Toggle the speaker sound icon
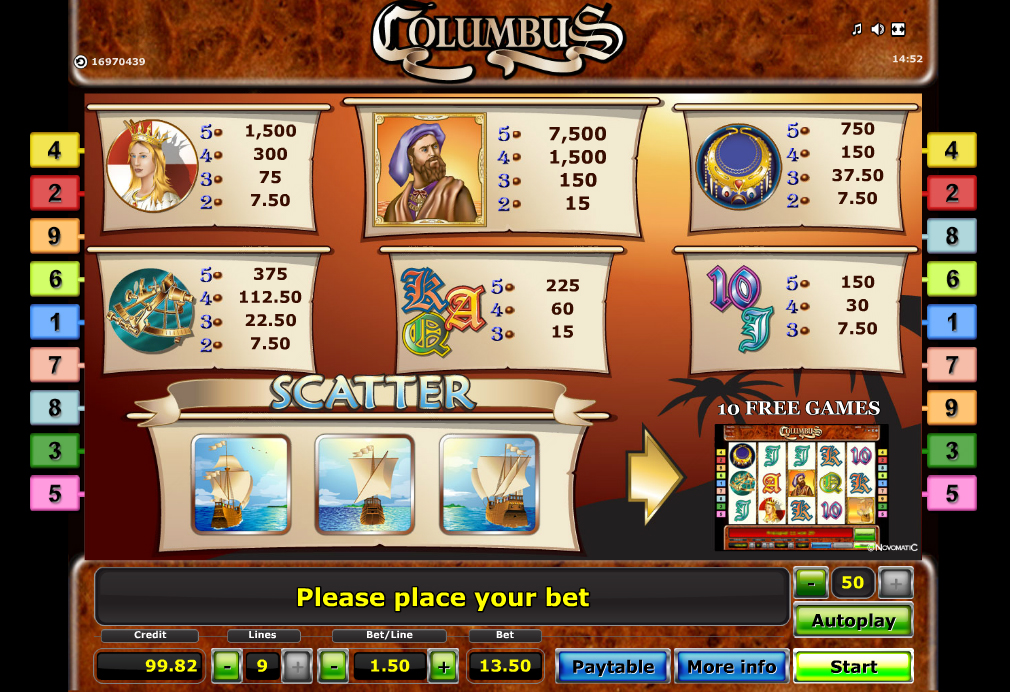1010x692 pixels. pyautogui.click(x=877, y=29)
